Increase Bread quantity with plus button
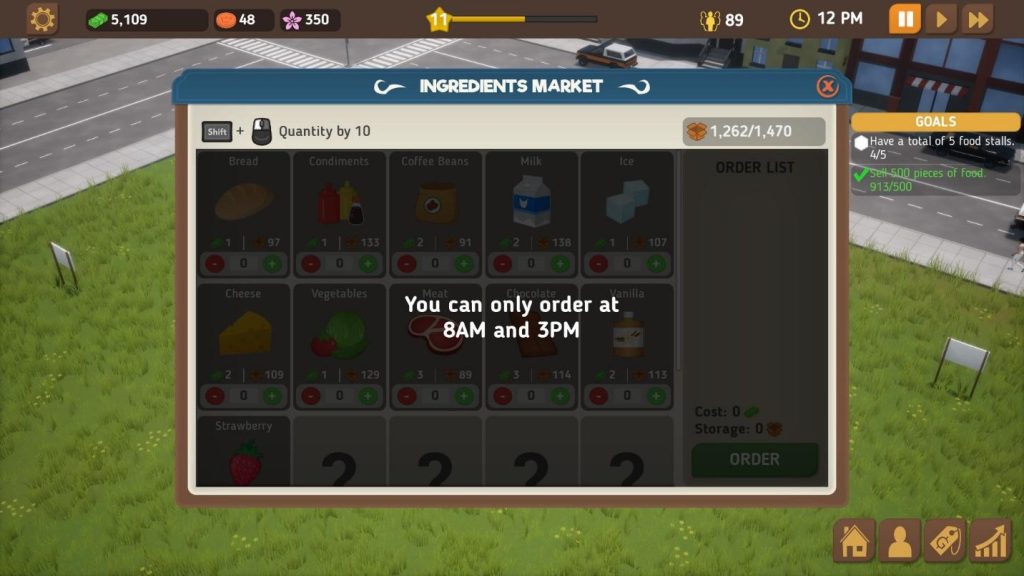 click(272, 264)
